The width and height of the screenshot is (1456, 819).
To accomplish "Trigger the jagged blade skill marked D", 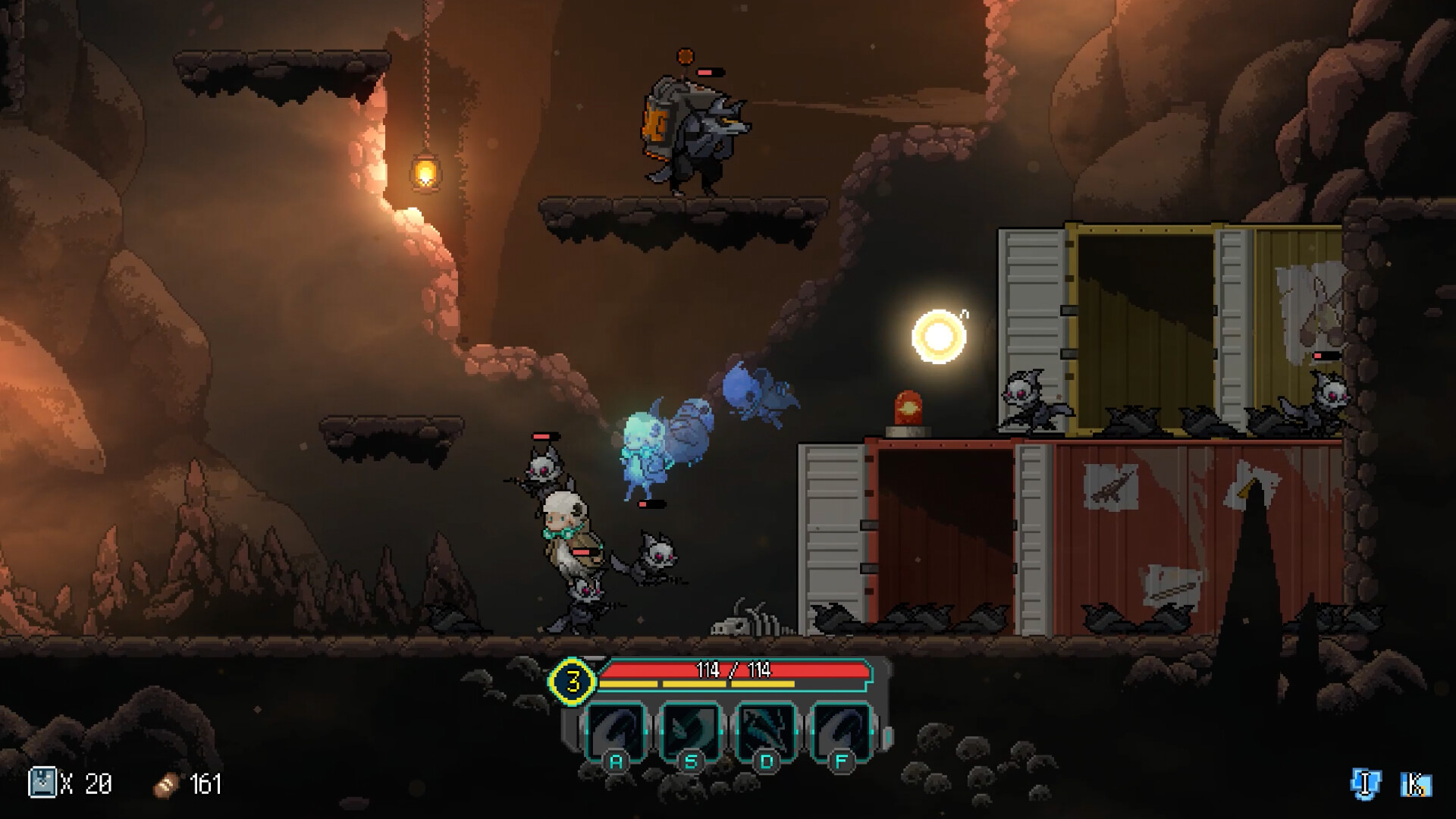I will pos(766,731).
